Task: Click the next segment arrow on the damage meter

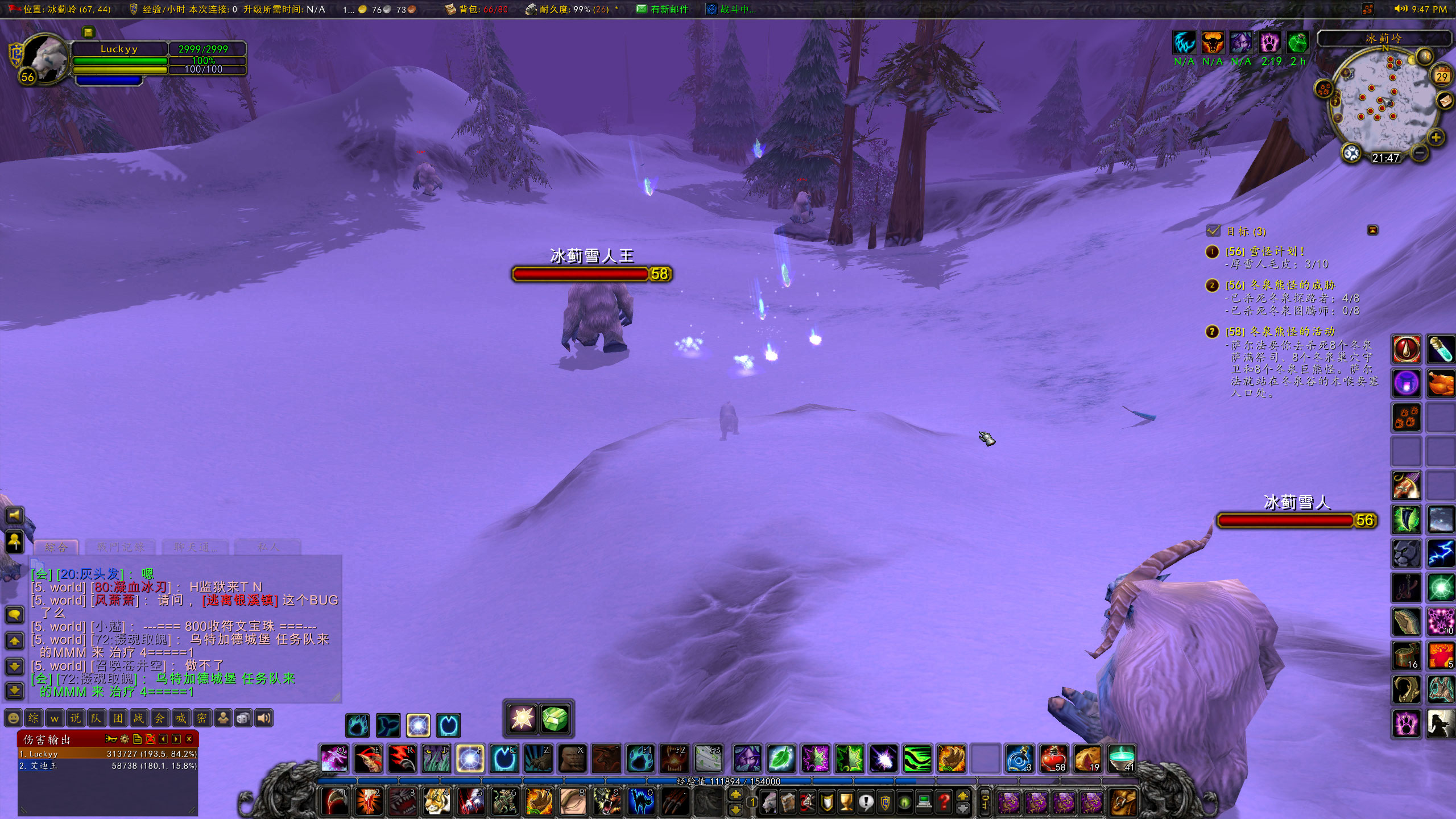Action: tap(177, 739)
